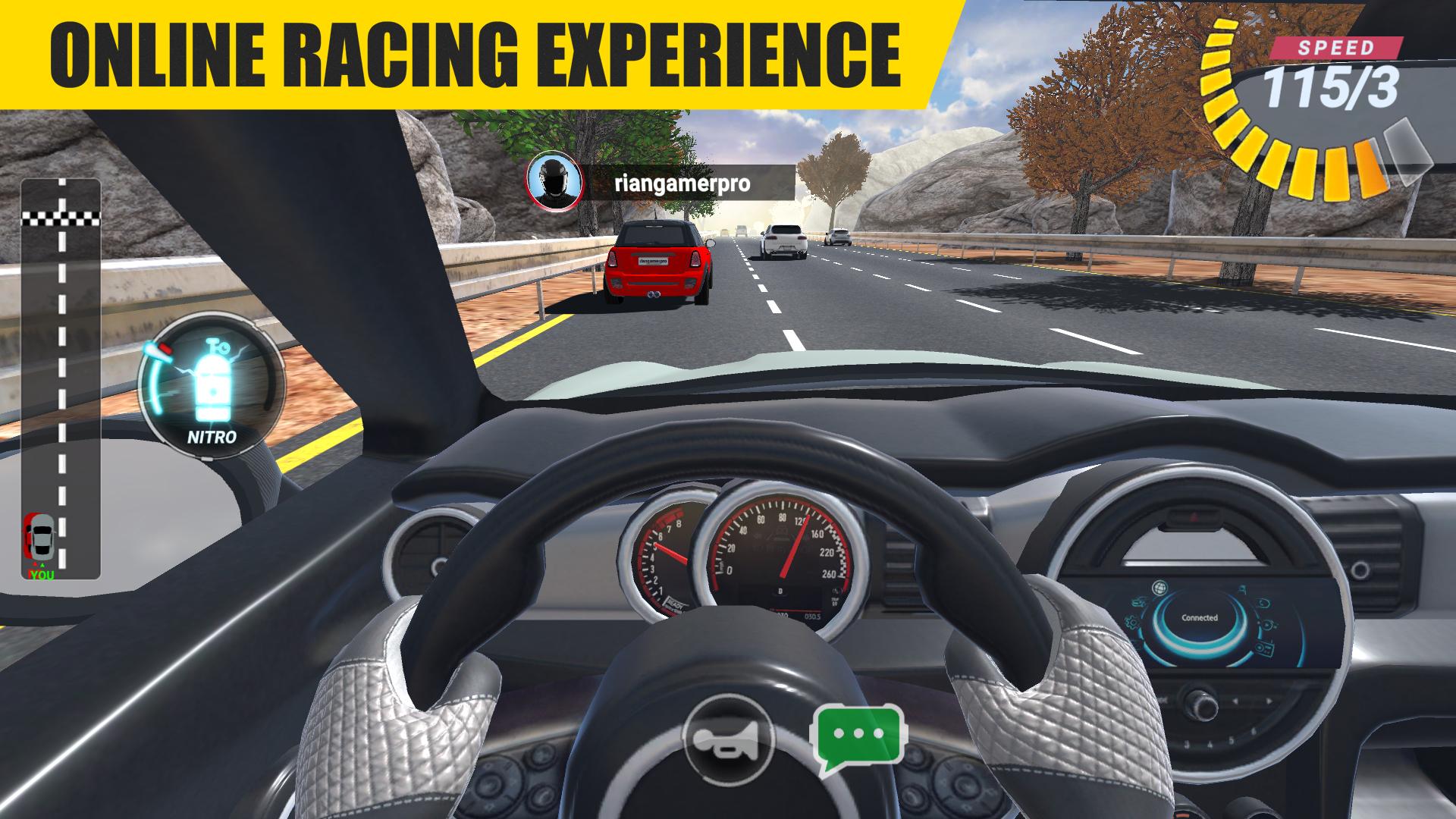Click the Connected status button
The width and height of the screenshot is (1456, 819).
coord(1200,617)
